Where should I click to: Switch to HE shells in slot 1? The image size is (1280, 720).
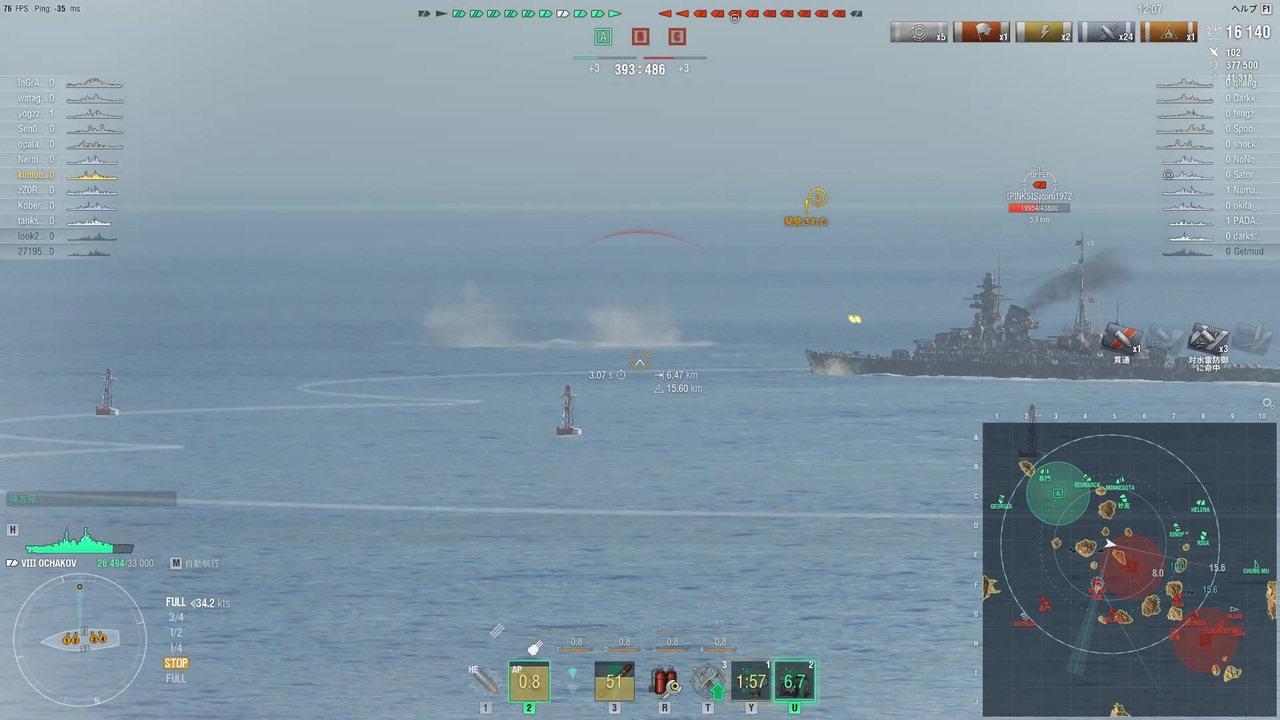point(485,682)
